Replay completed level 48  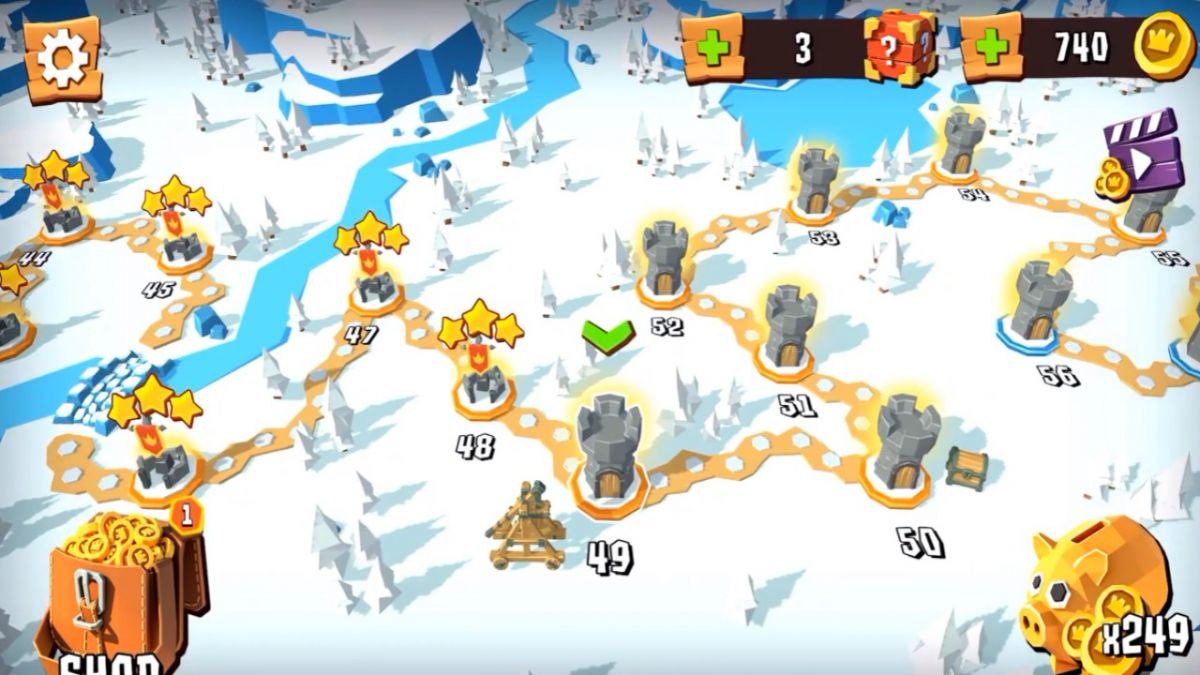484,380
